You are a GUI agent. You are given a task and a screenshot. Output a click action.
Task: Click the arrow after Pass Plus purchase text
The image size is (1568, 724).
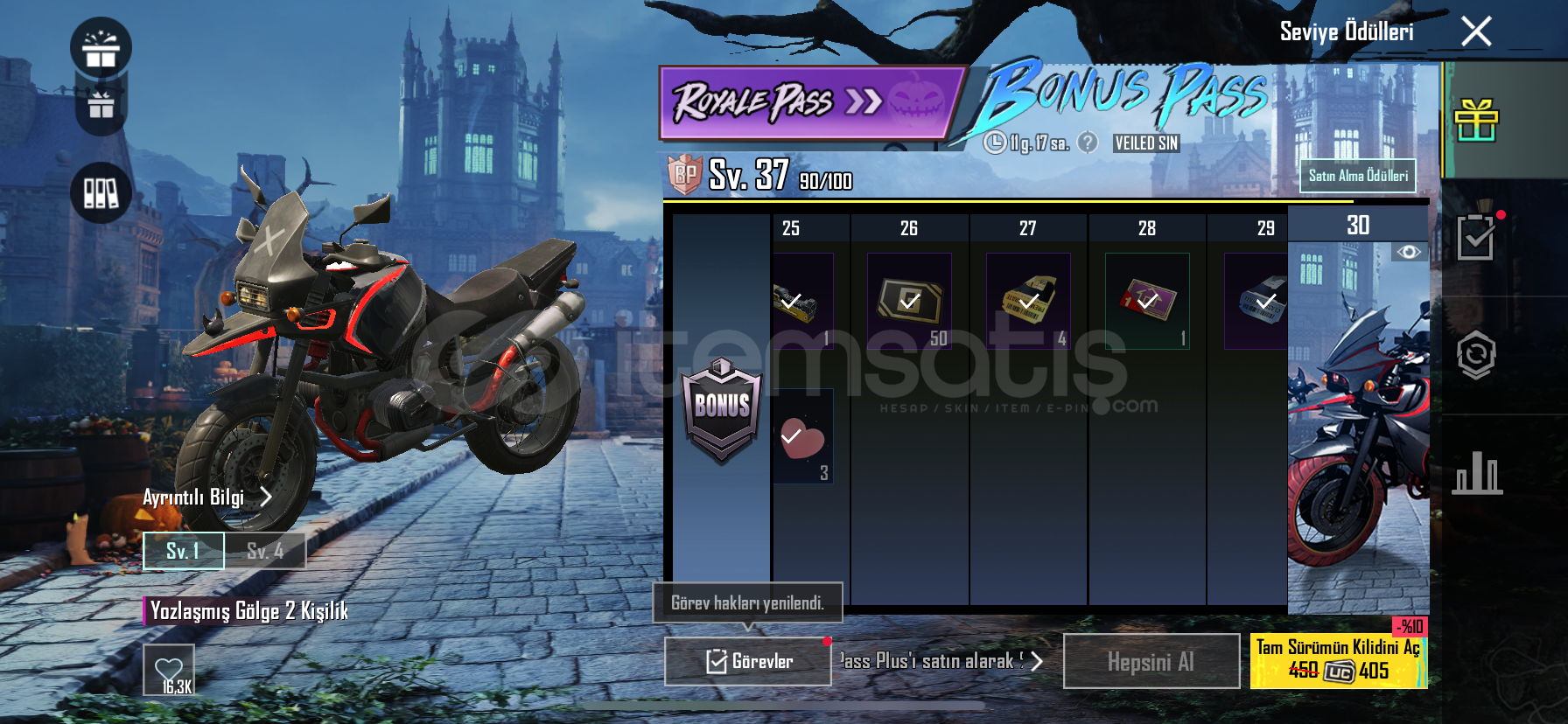(x=1035, y=662)
